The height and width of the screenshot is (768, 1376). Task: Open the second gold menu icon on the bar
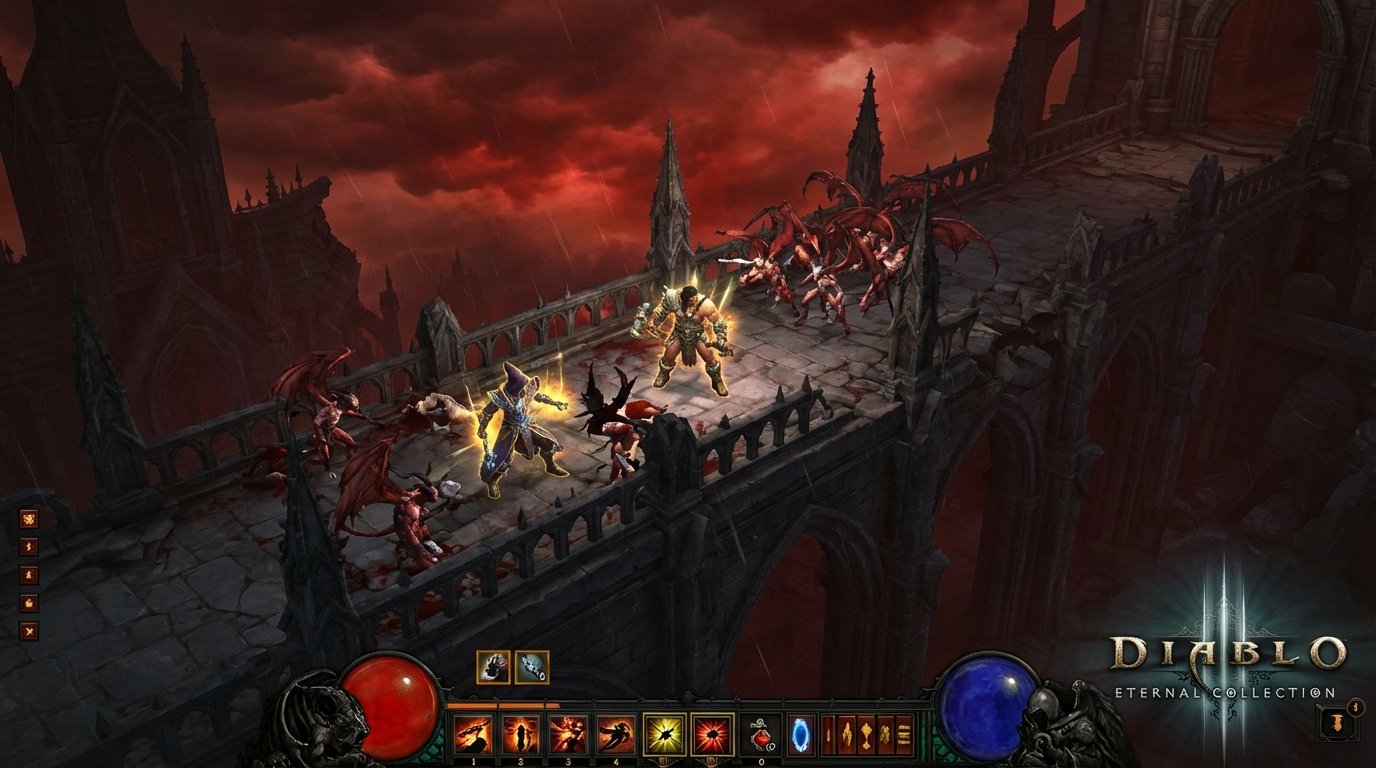847,732
